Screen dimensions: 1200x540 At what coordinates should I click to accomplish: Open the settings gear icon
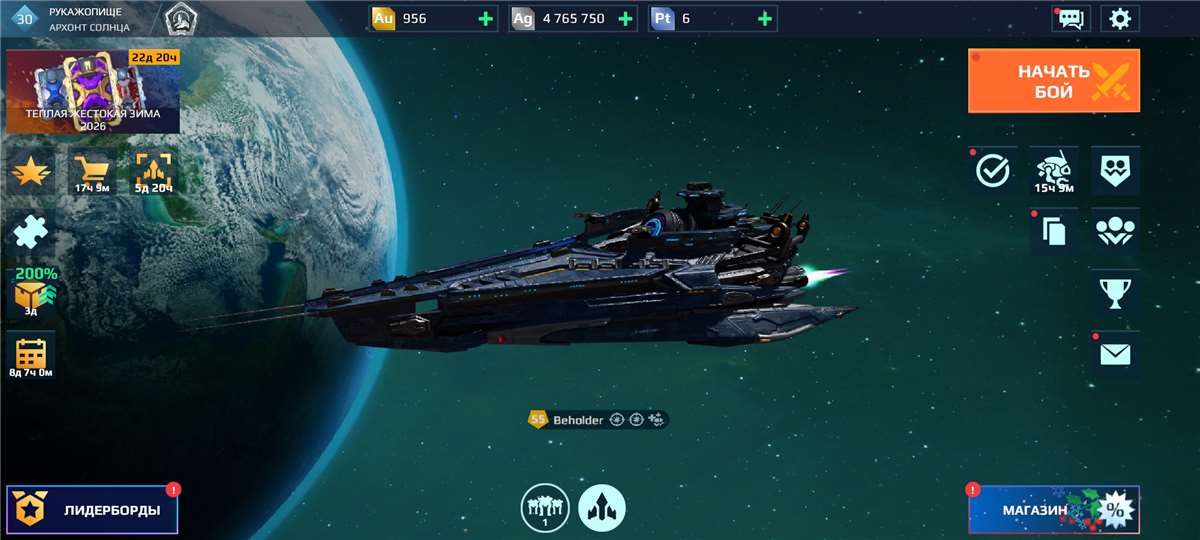coord(1120,18)
